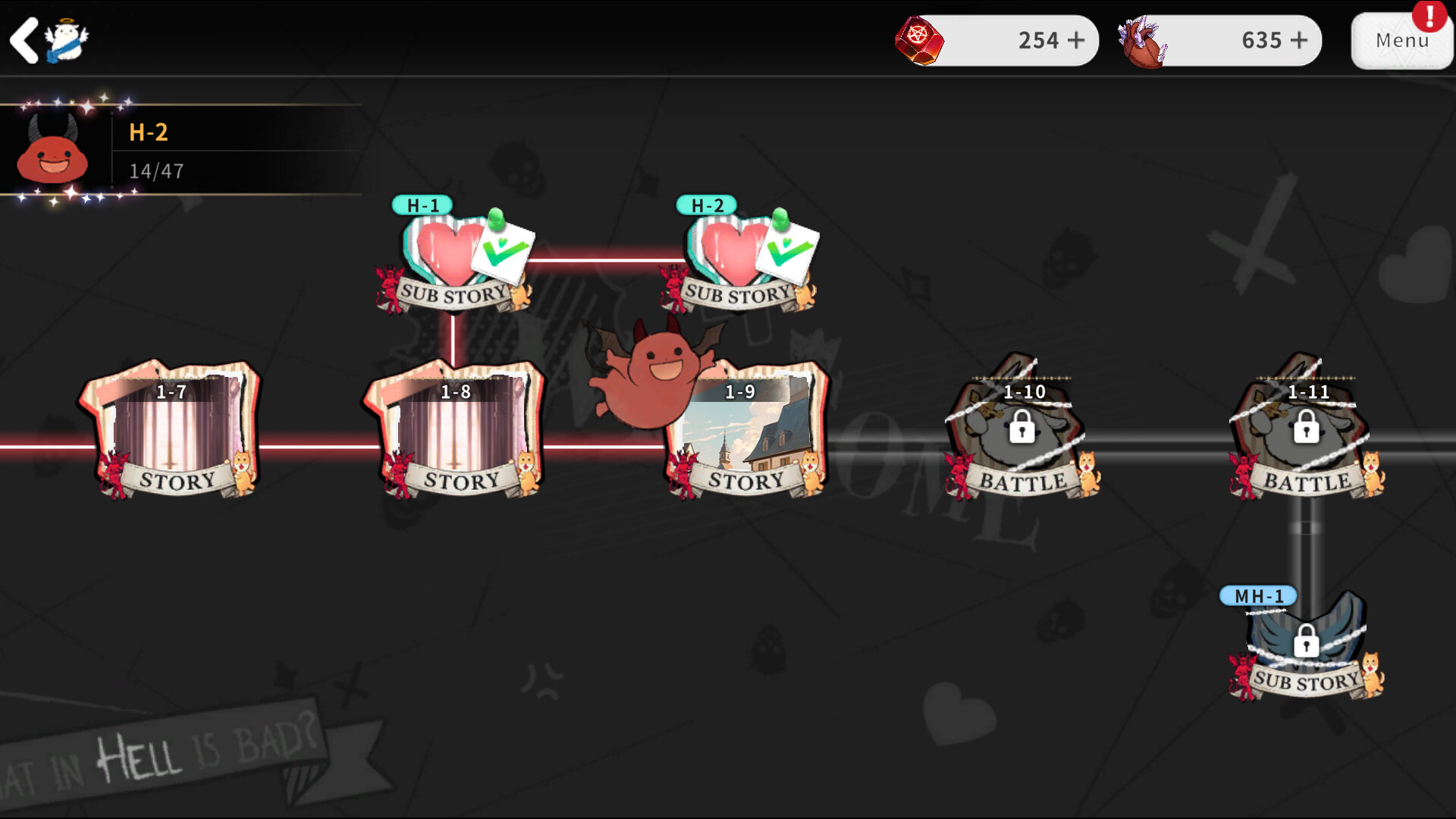Click the 14/47 progress counter

click(x=155, y=171)
